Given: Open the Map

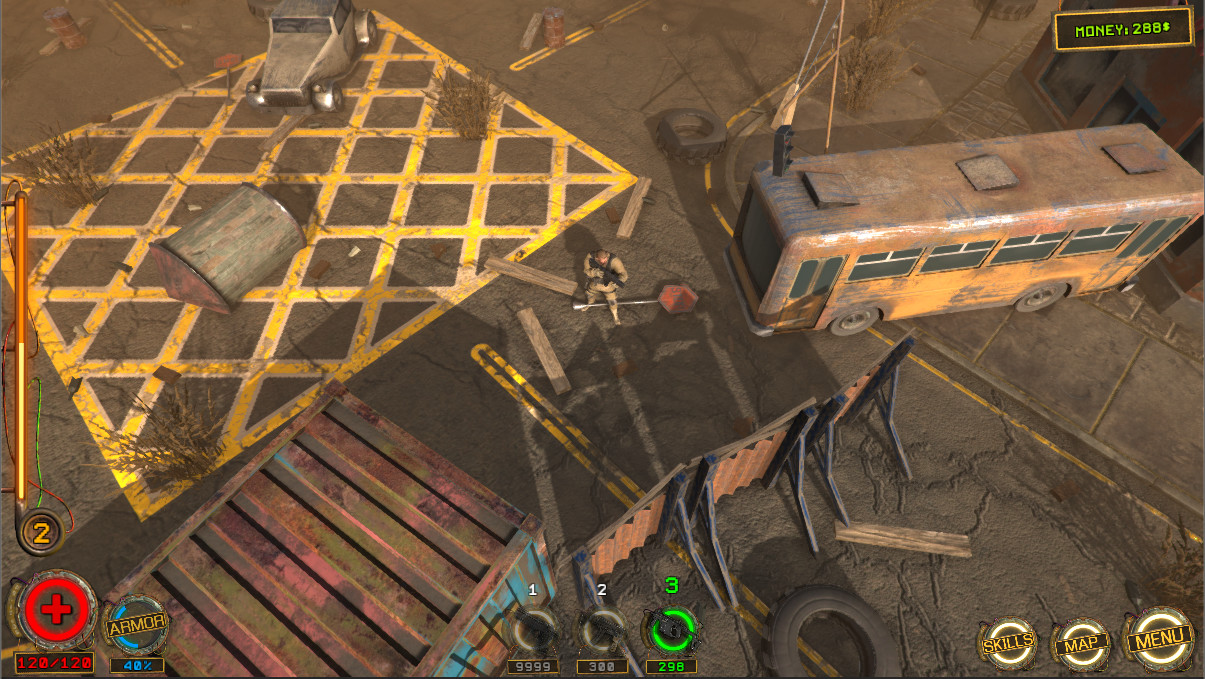Looking at the screenshot, I should [1083, 642].
